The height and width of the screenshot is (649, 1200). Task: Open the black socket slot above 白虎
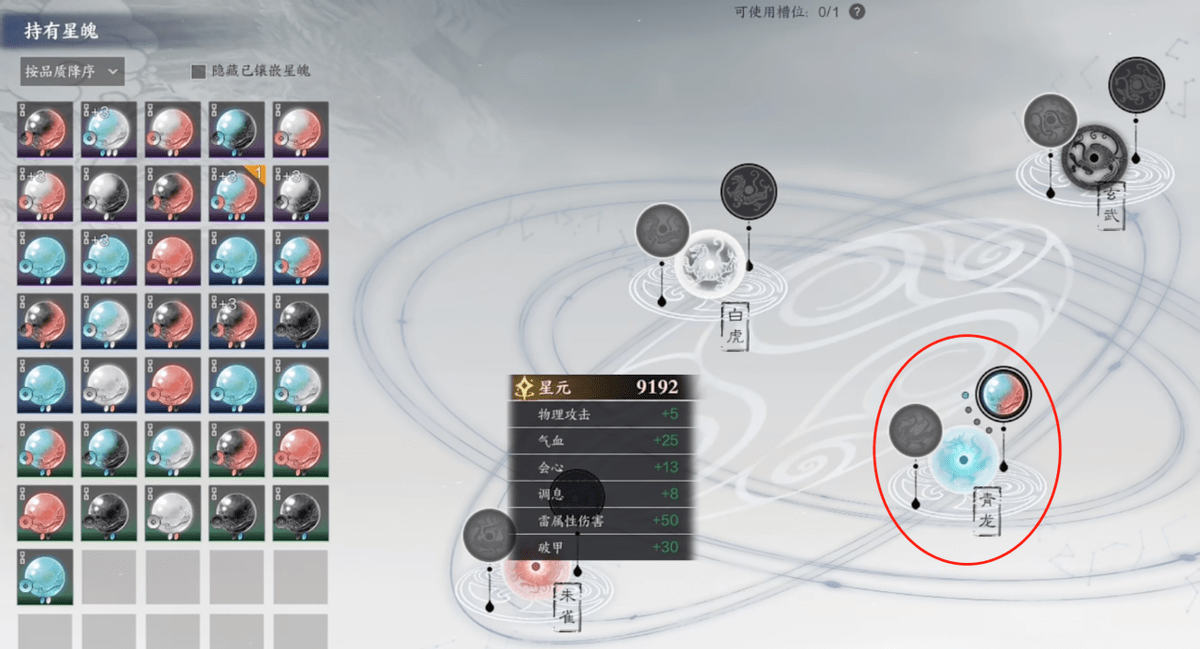pos(748,191)
